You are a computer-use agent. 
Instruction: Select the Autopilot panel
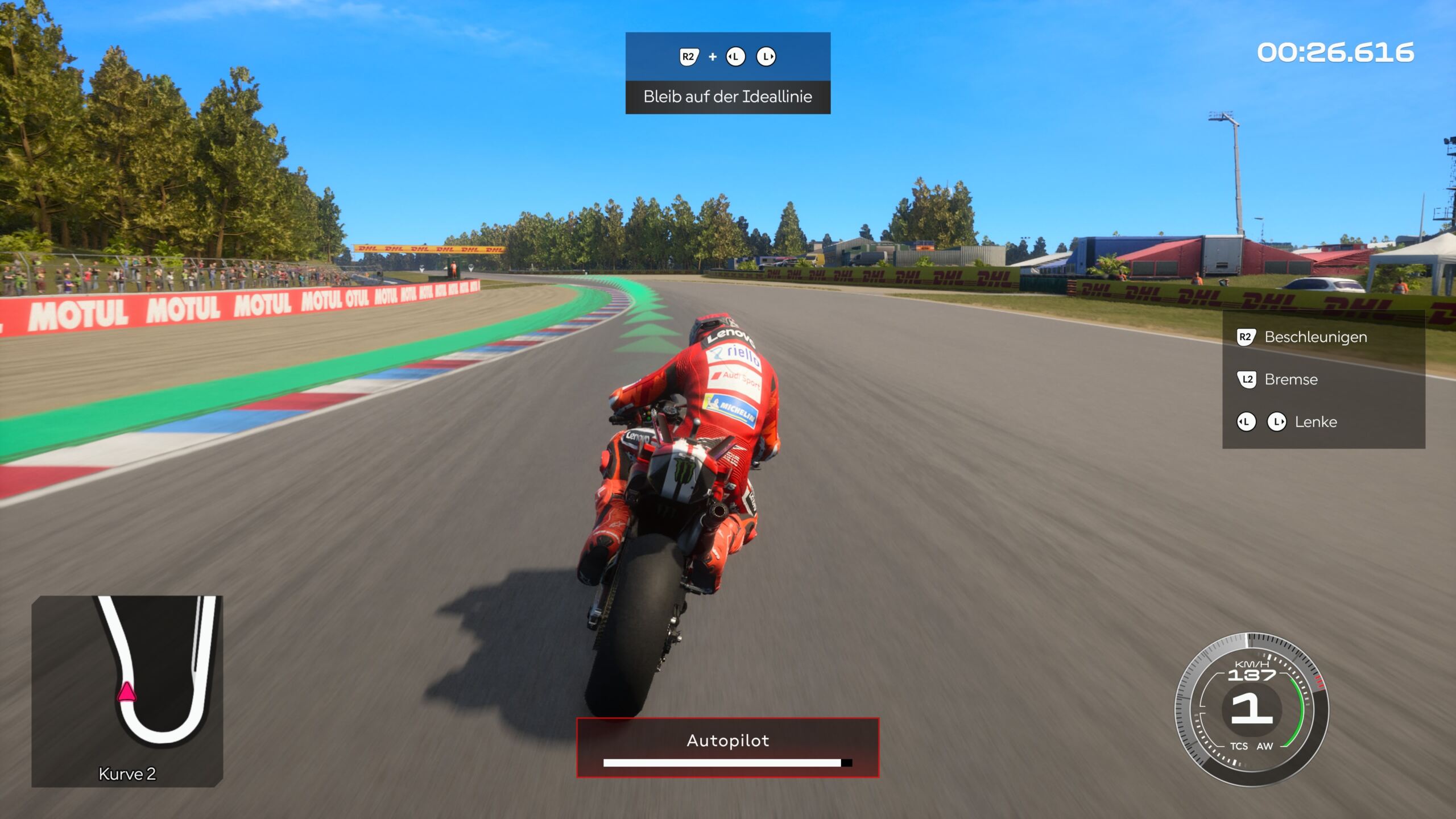727,747
